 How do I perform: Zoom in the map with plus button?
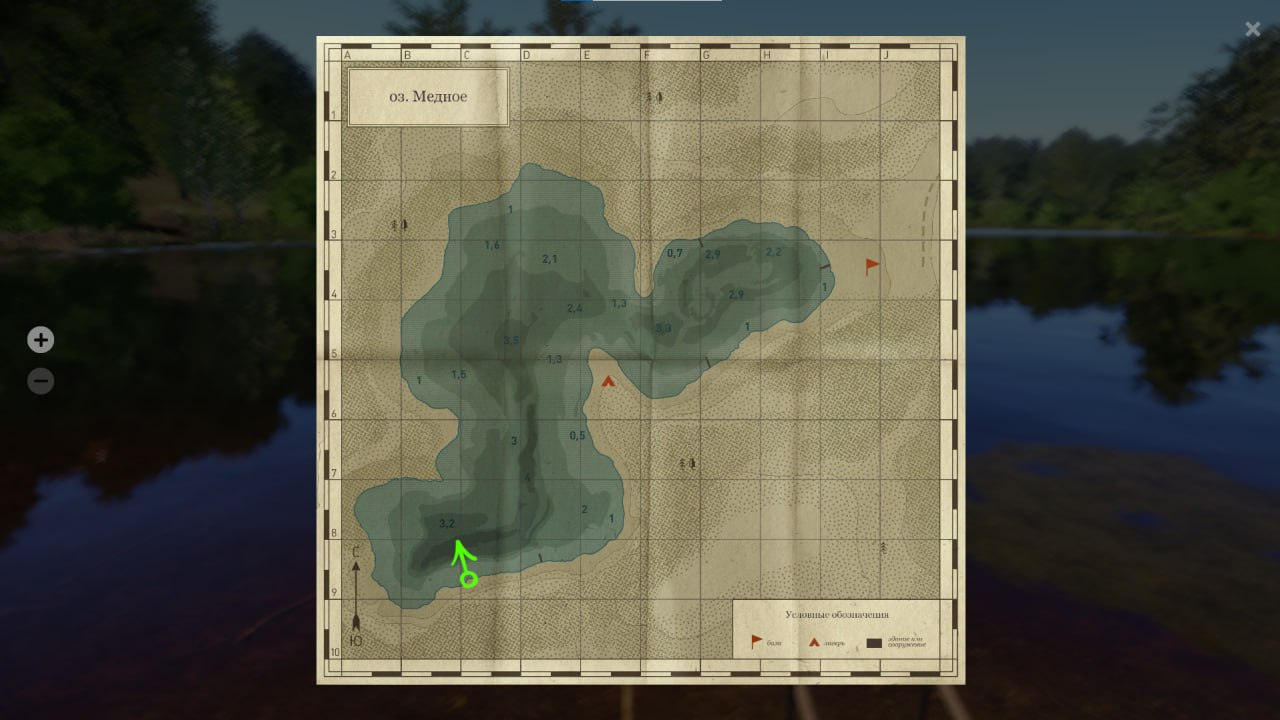point(40,340)
